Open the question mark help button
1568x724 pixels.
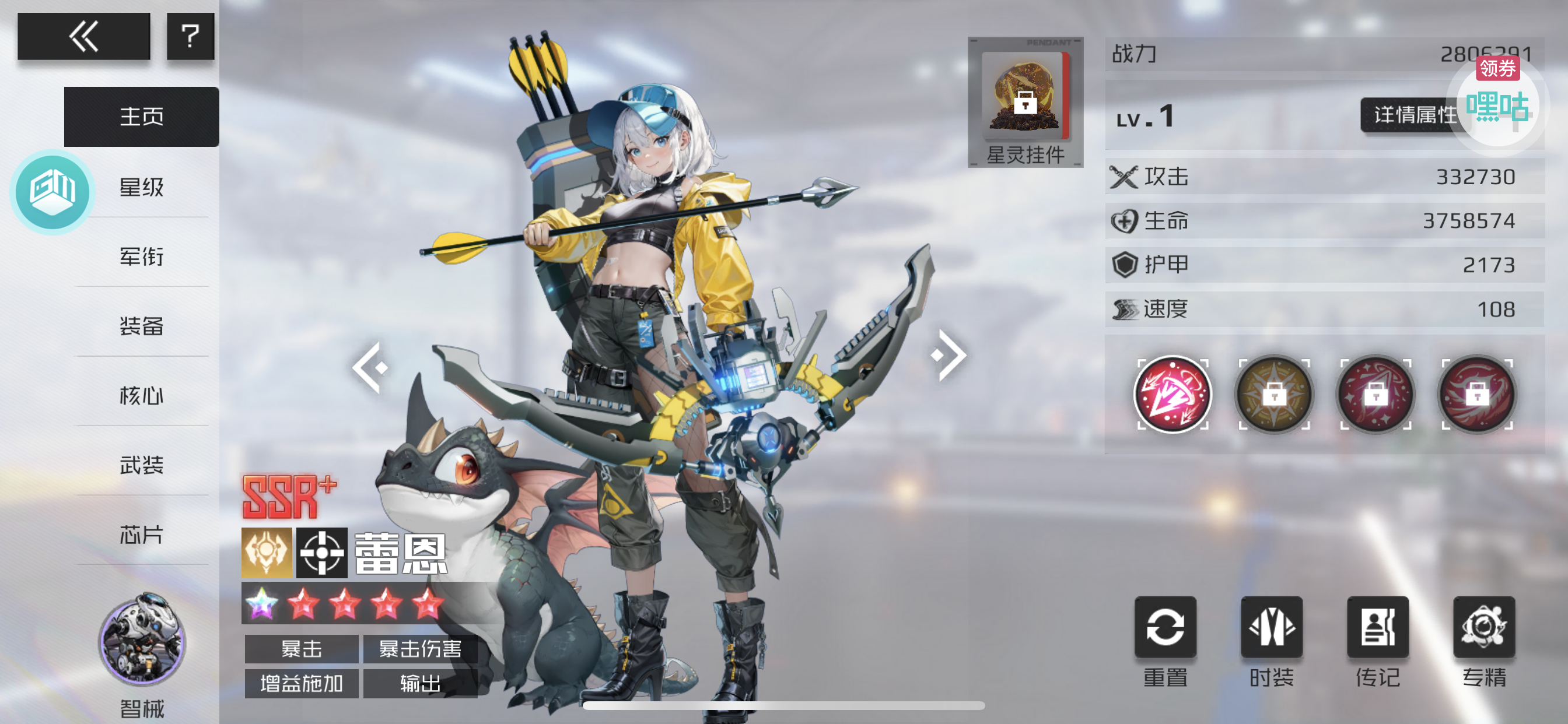point(190,37)
